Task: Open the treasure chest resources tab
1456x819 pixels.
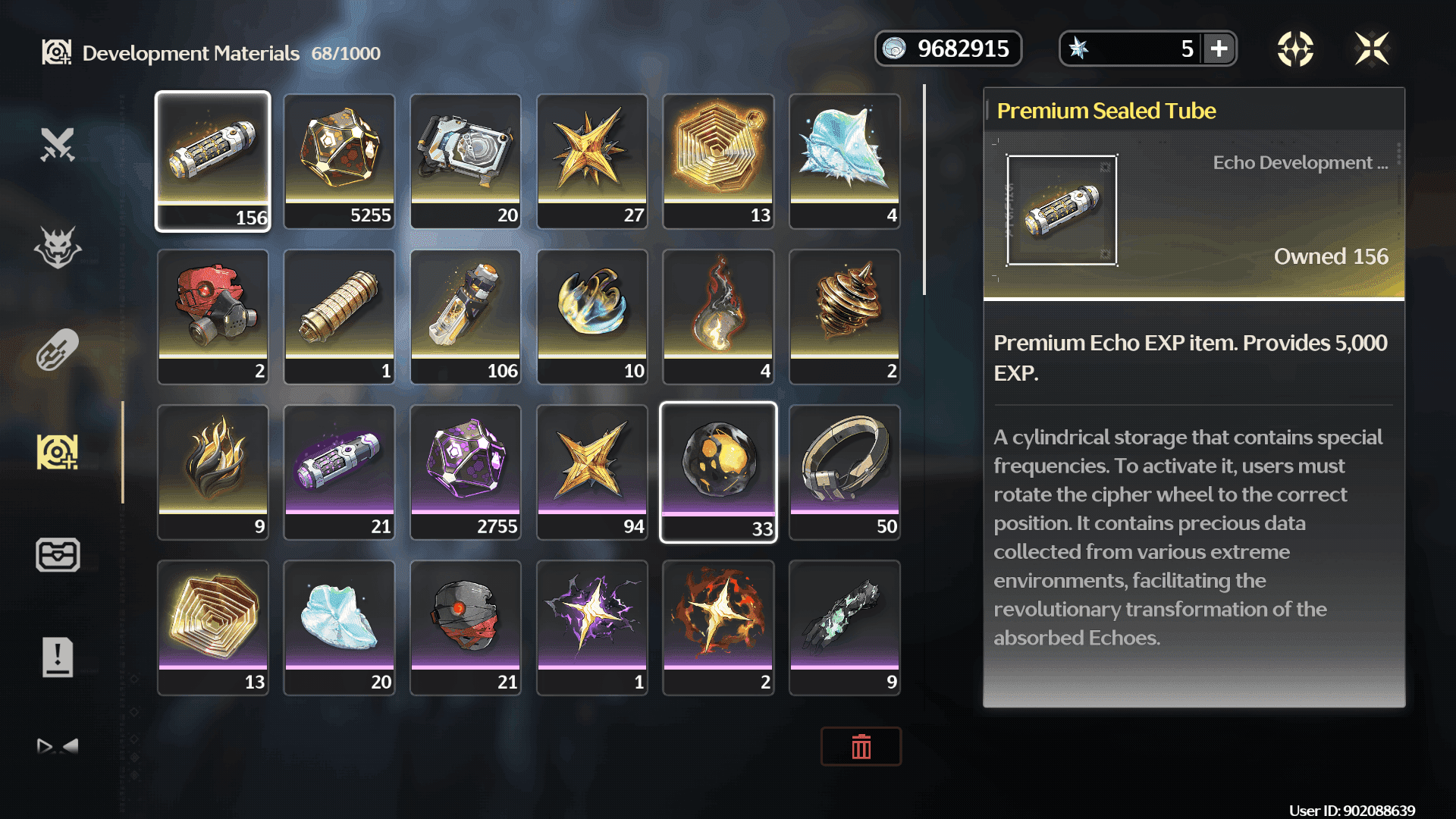Action: tap(58, 555)
